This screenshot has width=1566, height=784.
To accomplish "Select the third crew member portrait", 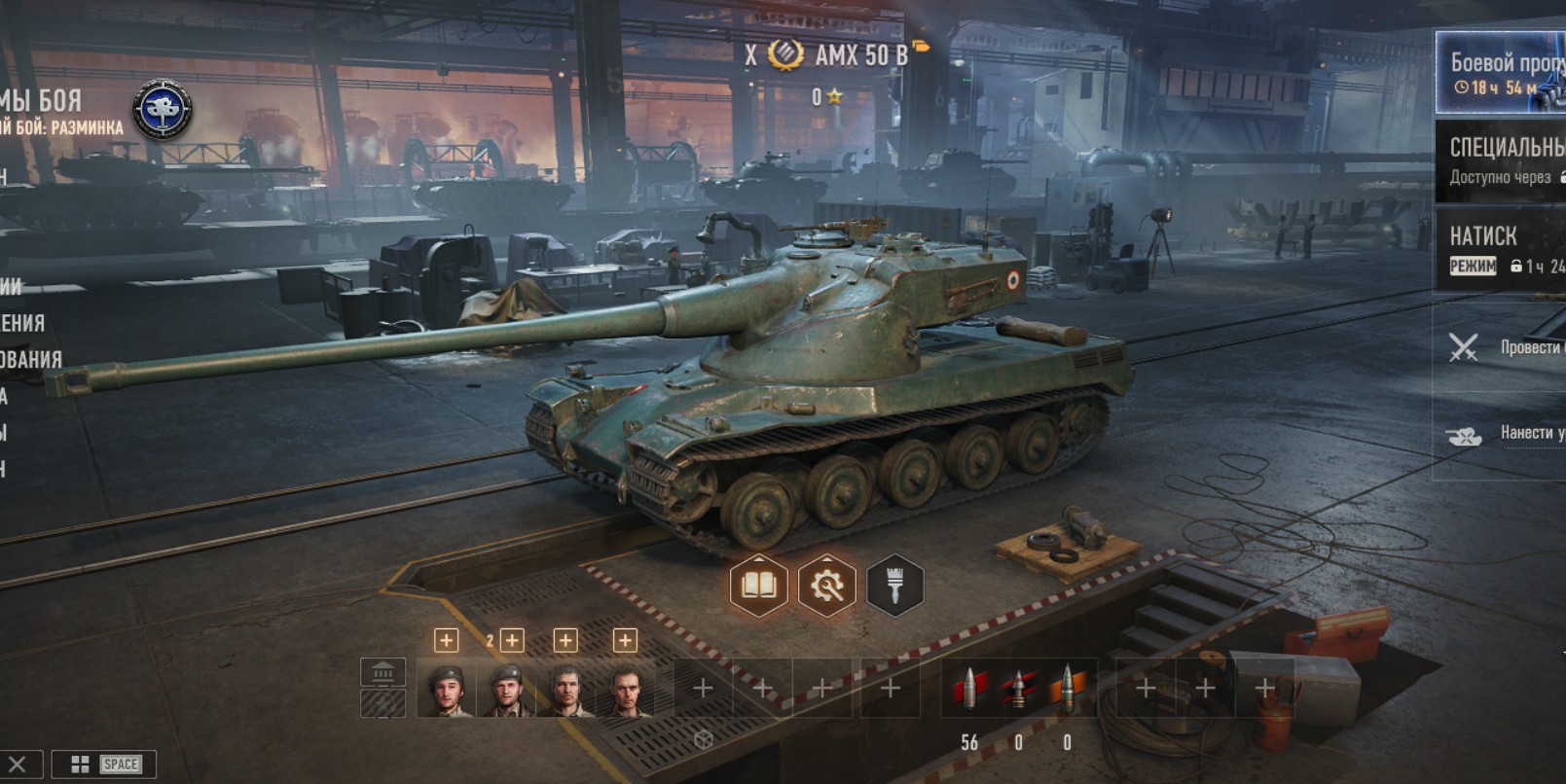I will click(x=565, y=690).
